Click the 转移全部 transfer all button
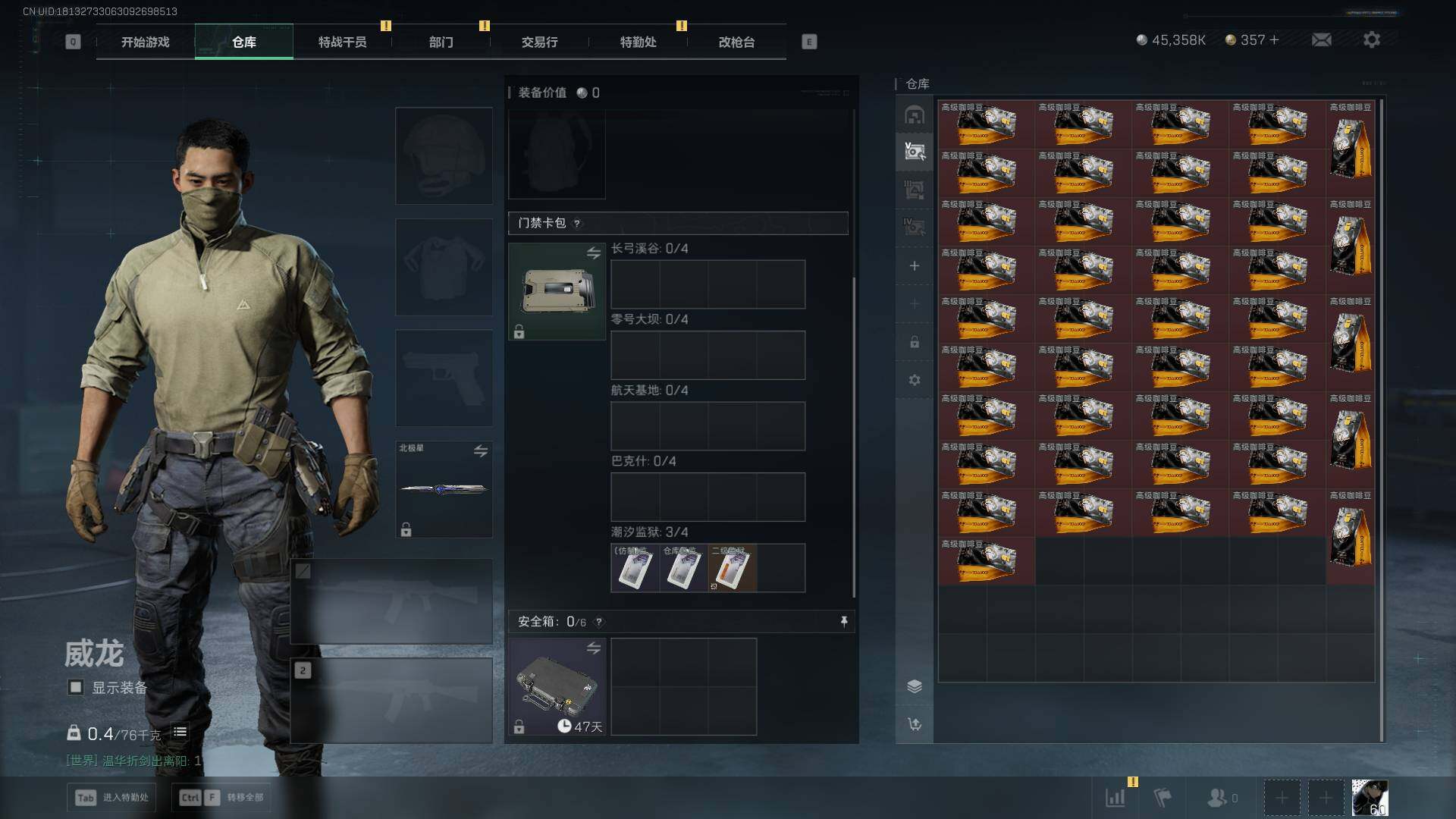 point(221,797)
